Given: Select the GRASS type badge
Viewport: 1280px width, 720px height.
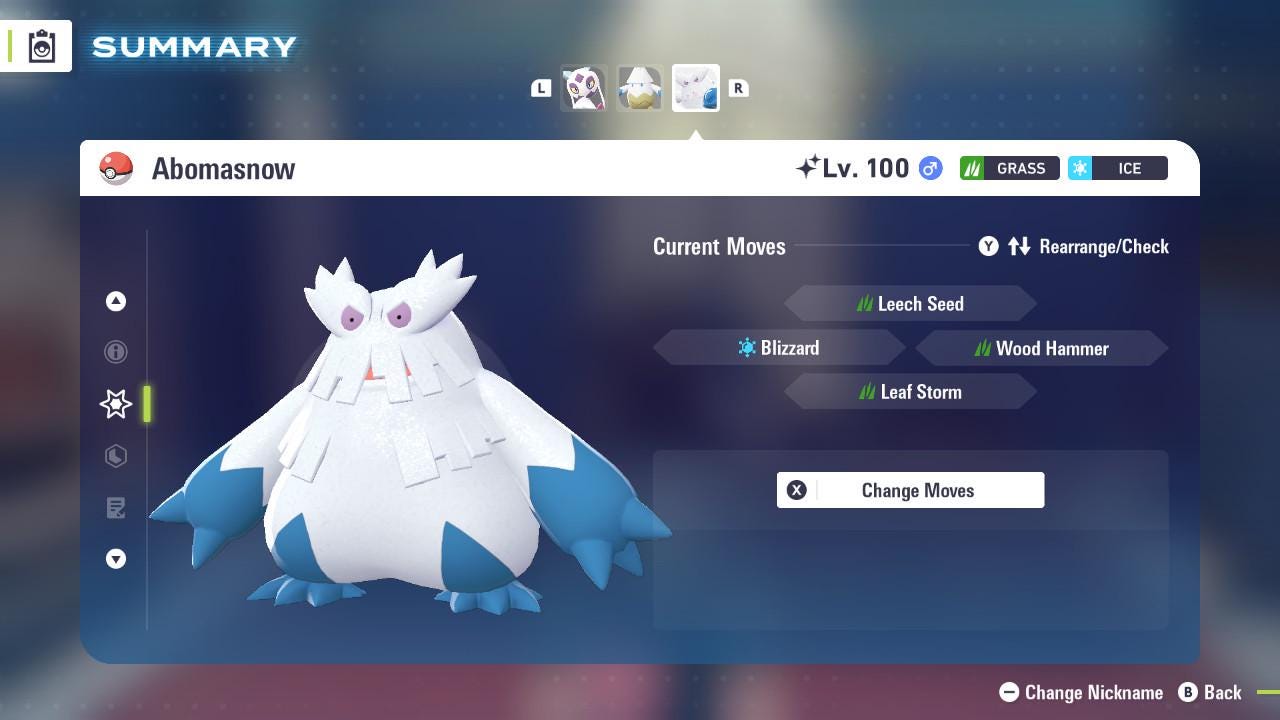Looking at the screenshot, I should [1009, 168].
